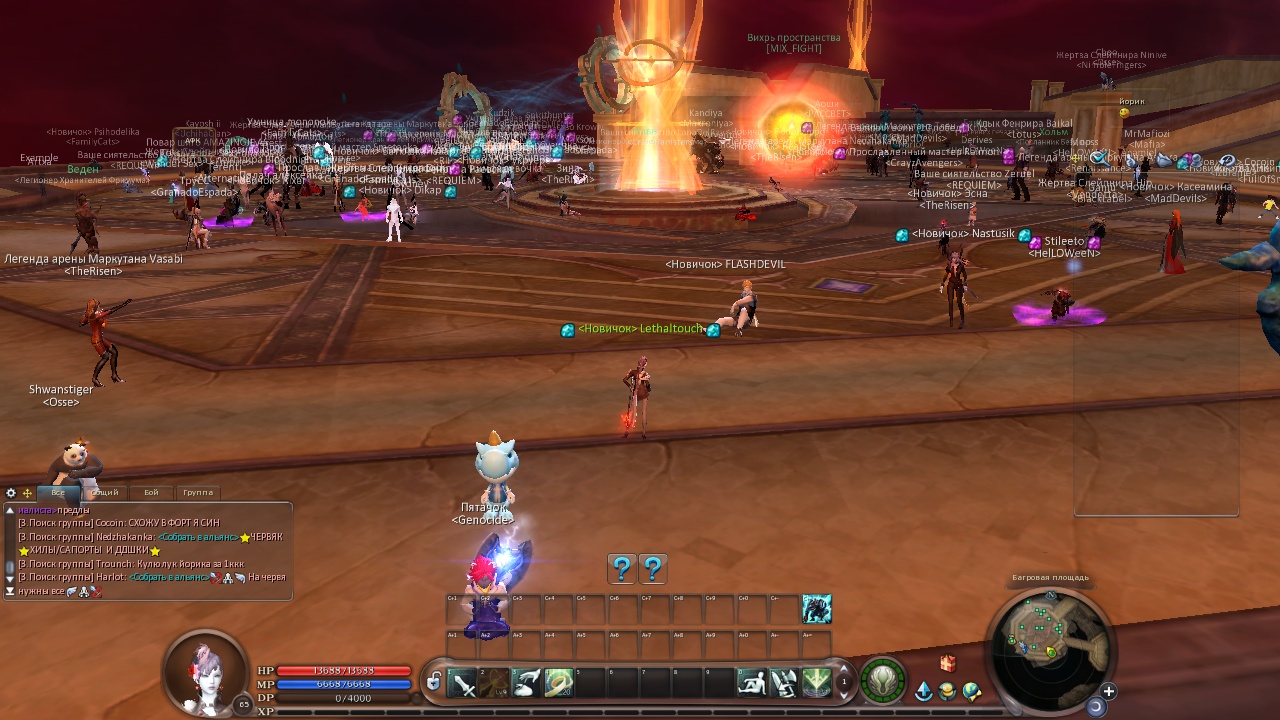The image size is (1280, 720).
Task: Click the Багровая площадь minimap
Action: pos(1050,639)
